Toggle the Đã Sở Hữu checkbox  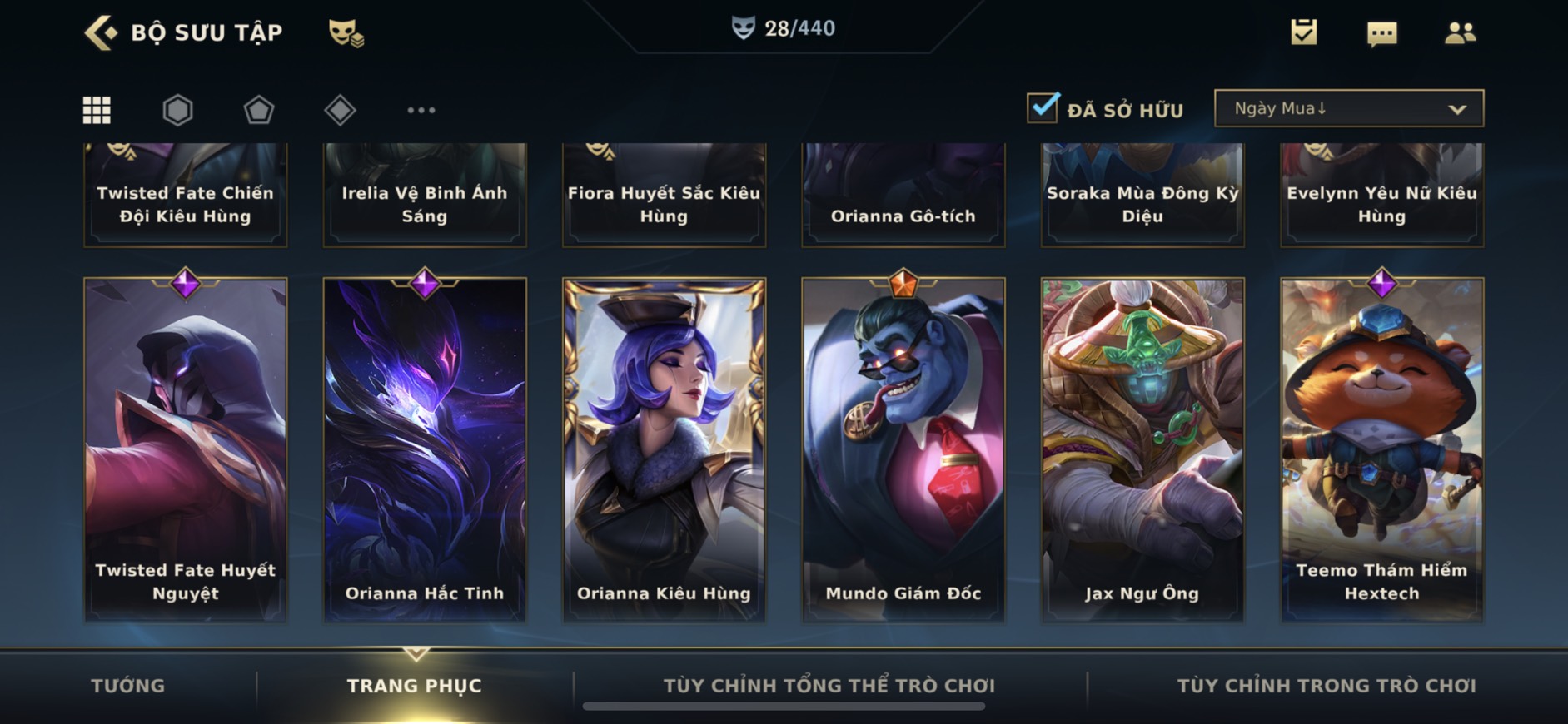point(1043,108)
